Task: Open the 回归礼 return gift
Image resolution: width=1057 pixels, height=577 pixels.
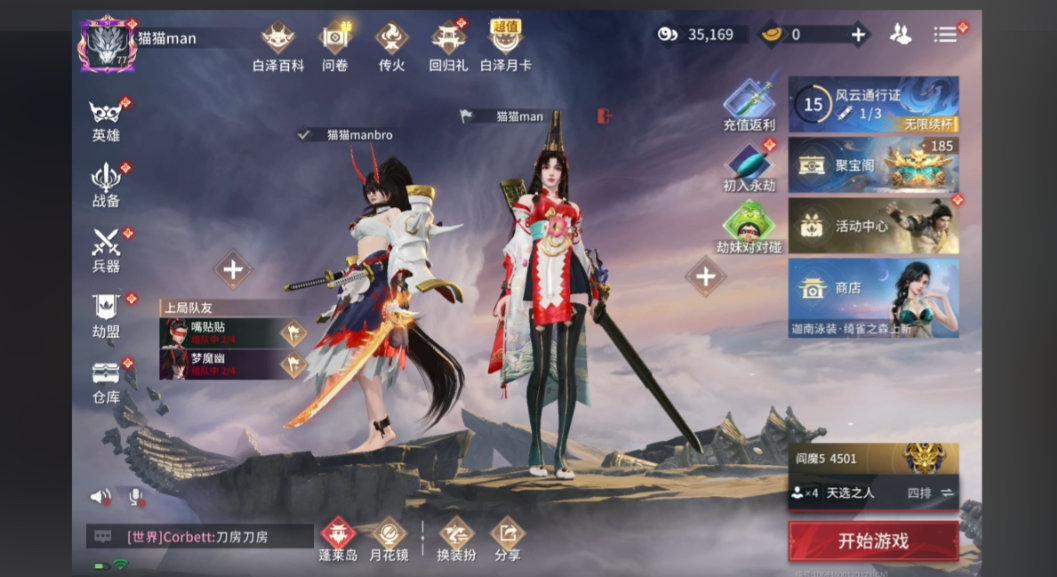Action: [x=448, y=46]
